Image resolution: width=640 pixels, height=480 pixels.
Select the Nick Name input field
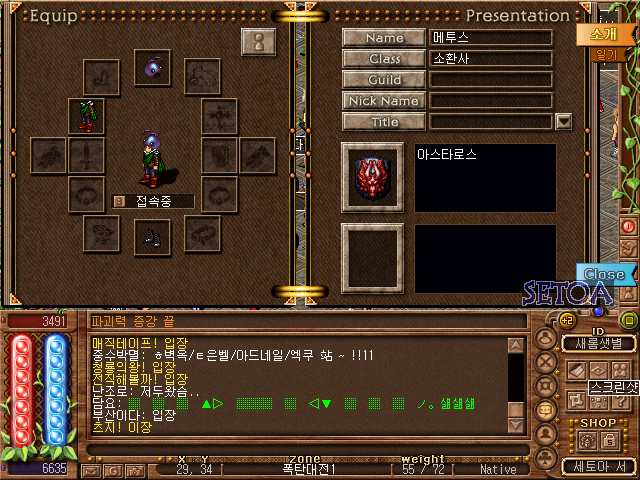coord(491,101)
